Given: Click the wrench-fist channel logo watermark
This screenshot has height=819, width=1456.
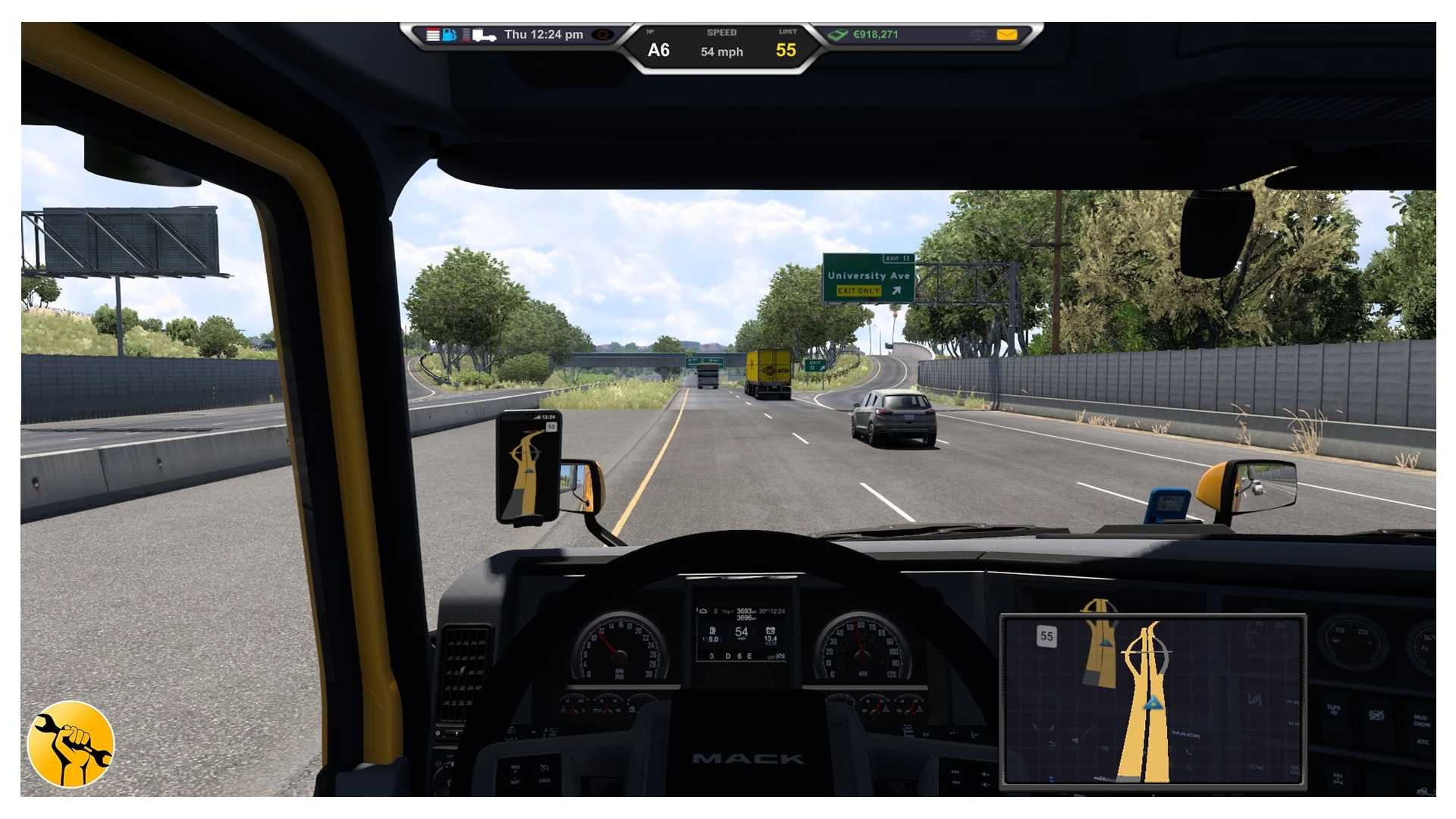Looking at the screenshot, I should (x=71, y=744).
